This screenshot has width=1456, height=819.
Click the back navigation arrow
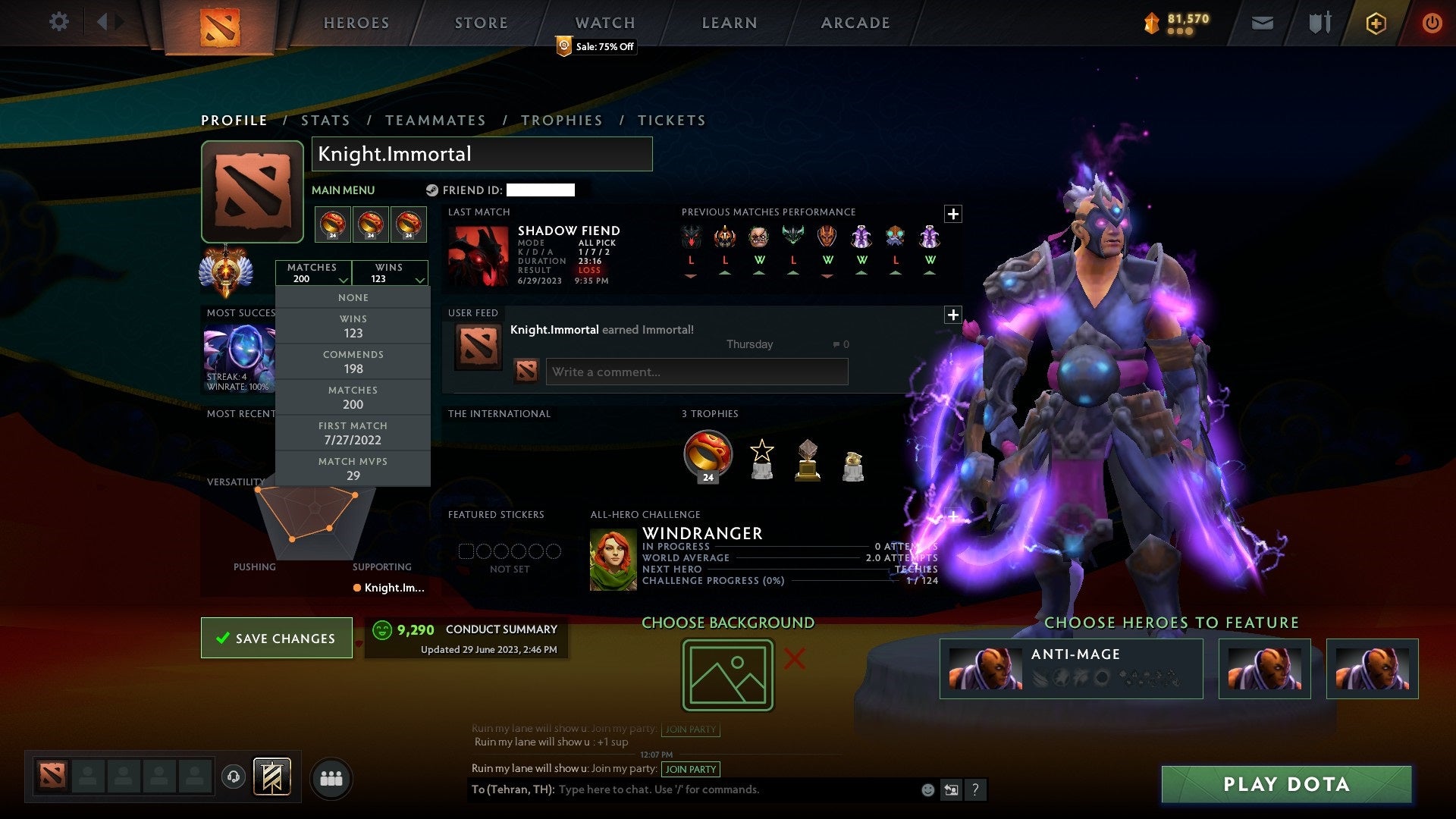pos(104,22)
